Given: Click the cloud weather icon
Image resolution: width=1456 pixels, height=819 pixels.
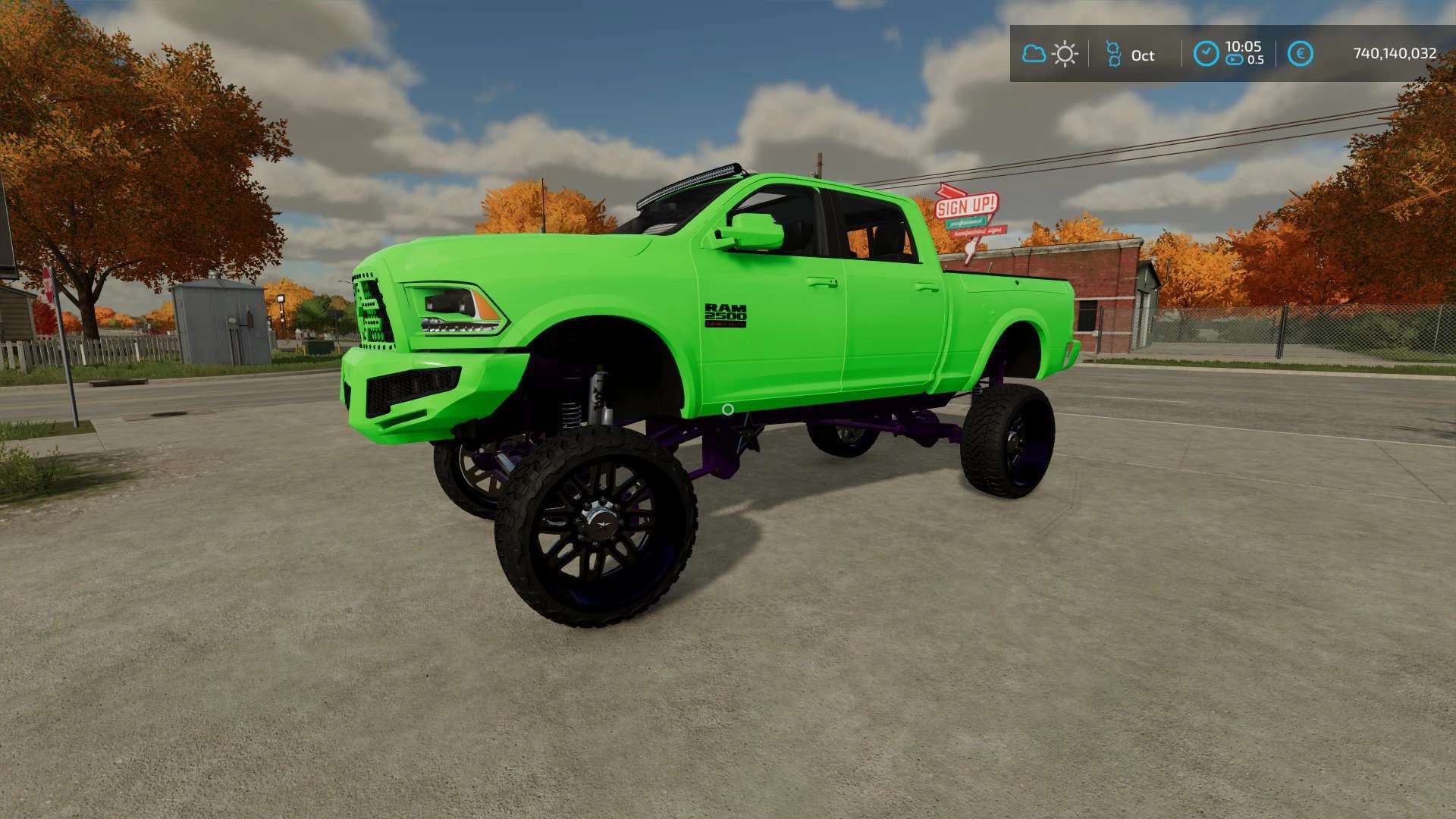Looking at the screenshot, I should [1034, 54].
